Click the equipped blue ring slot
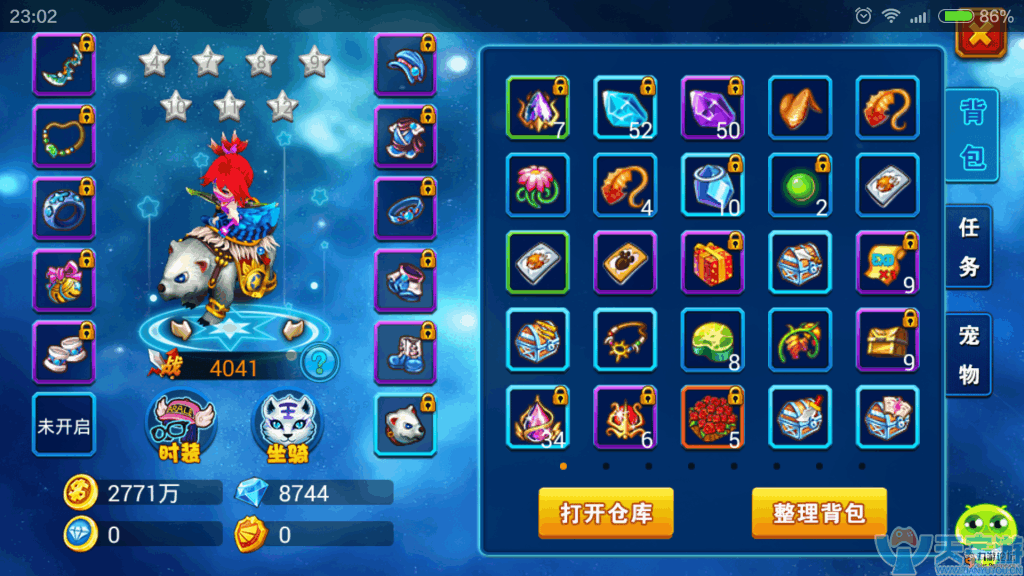 coord(64,208)
